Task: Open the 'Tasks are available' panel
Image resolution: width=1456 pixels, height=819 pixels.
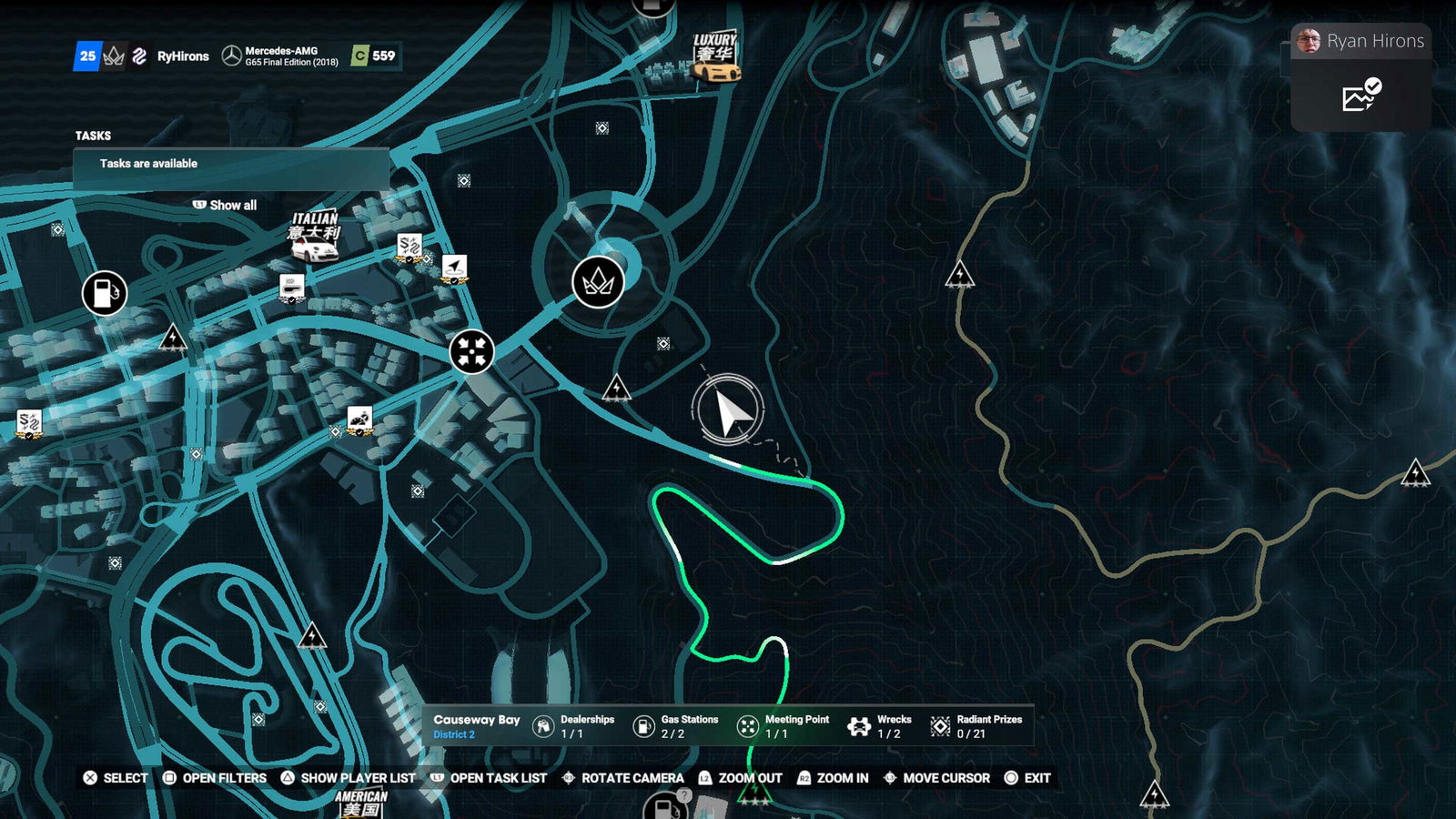Action: pos(231,165)
